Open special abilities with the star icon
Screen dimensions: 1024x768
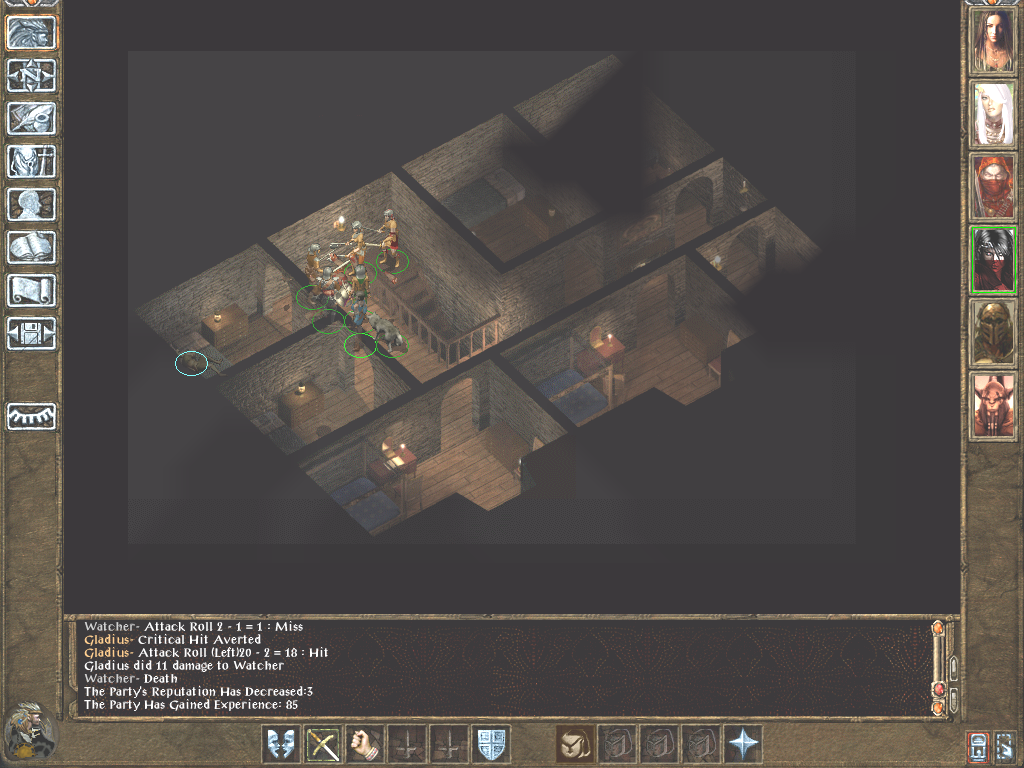coord(743,744)
